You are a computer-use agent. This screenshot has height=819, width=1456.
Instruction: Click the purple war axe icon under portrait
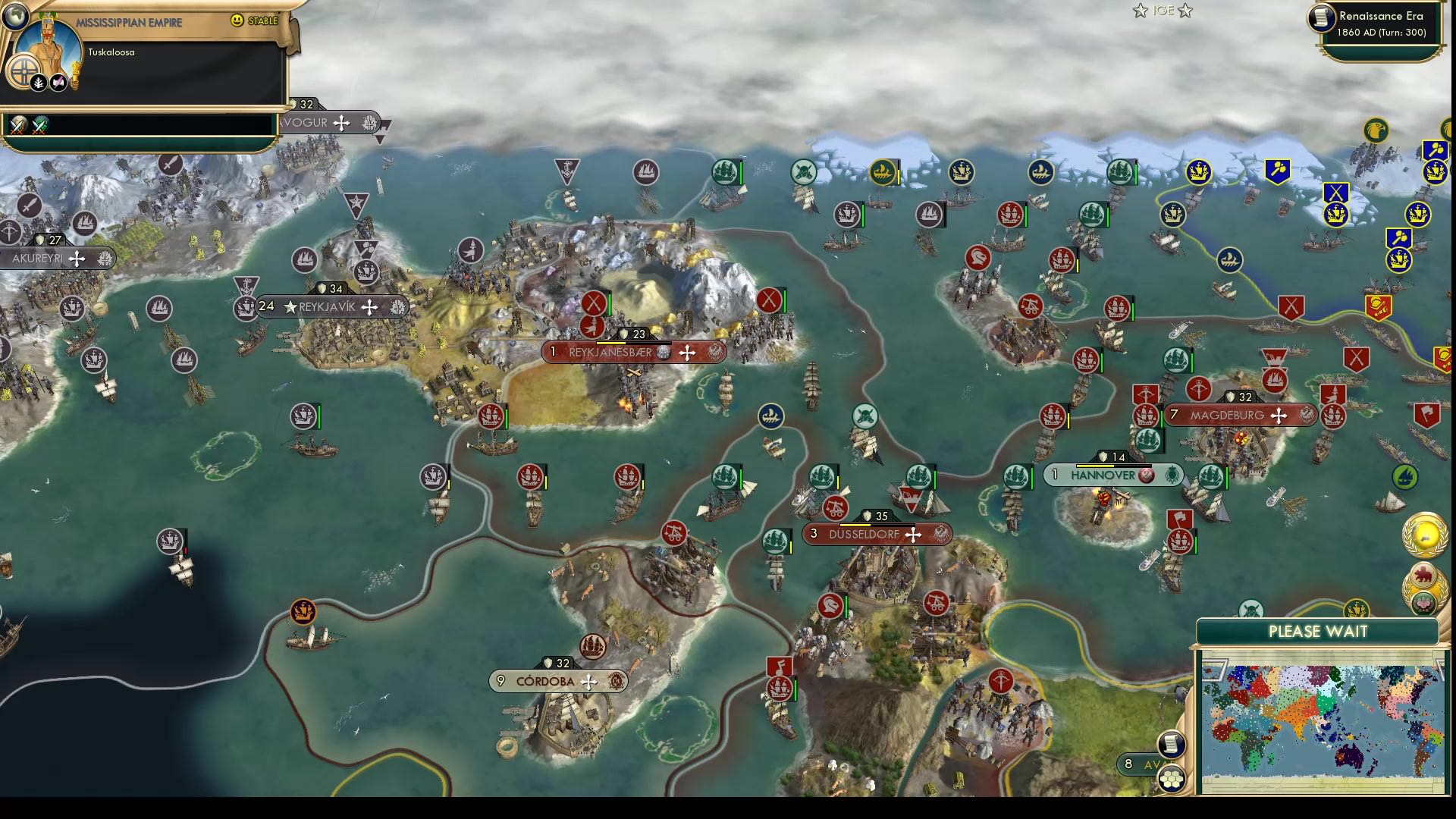coord(58,82)
